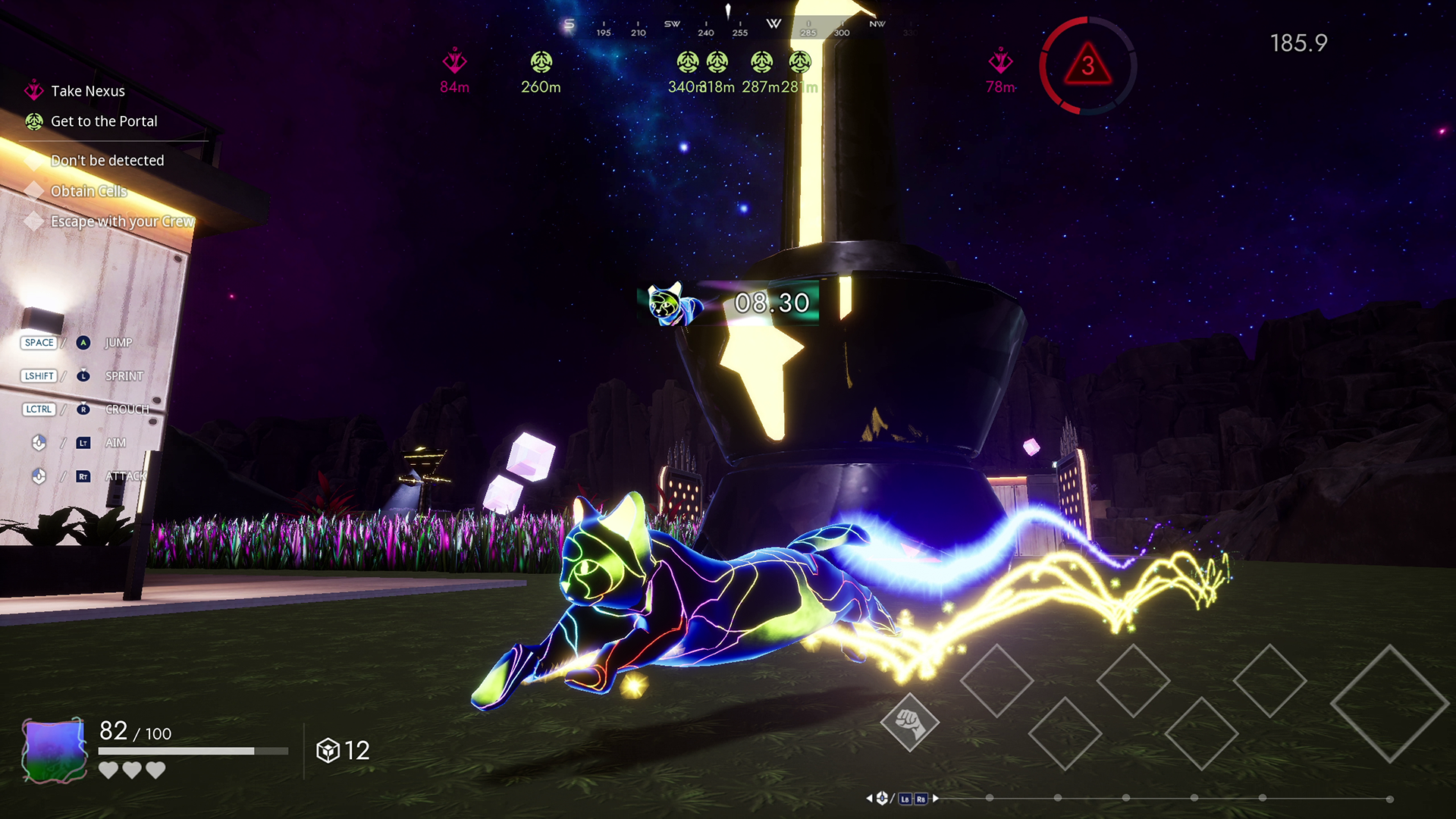This screenshot has width=1456, height=819.
Task: Click the cat portrait beside the 08.30 timer
Action: (669, 303)
